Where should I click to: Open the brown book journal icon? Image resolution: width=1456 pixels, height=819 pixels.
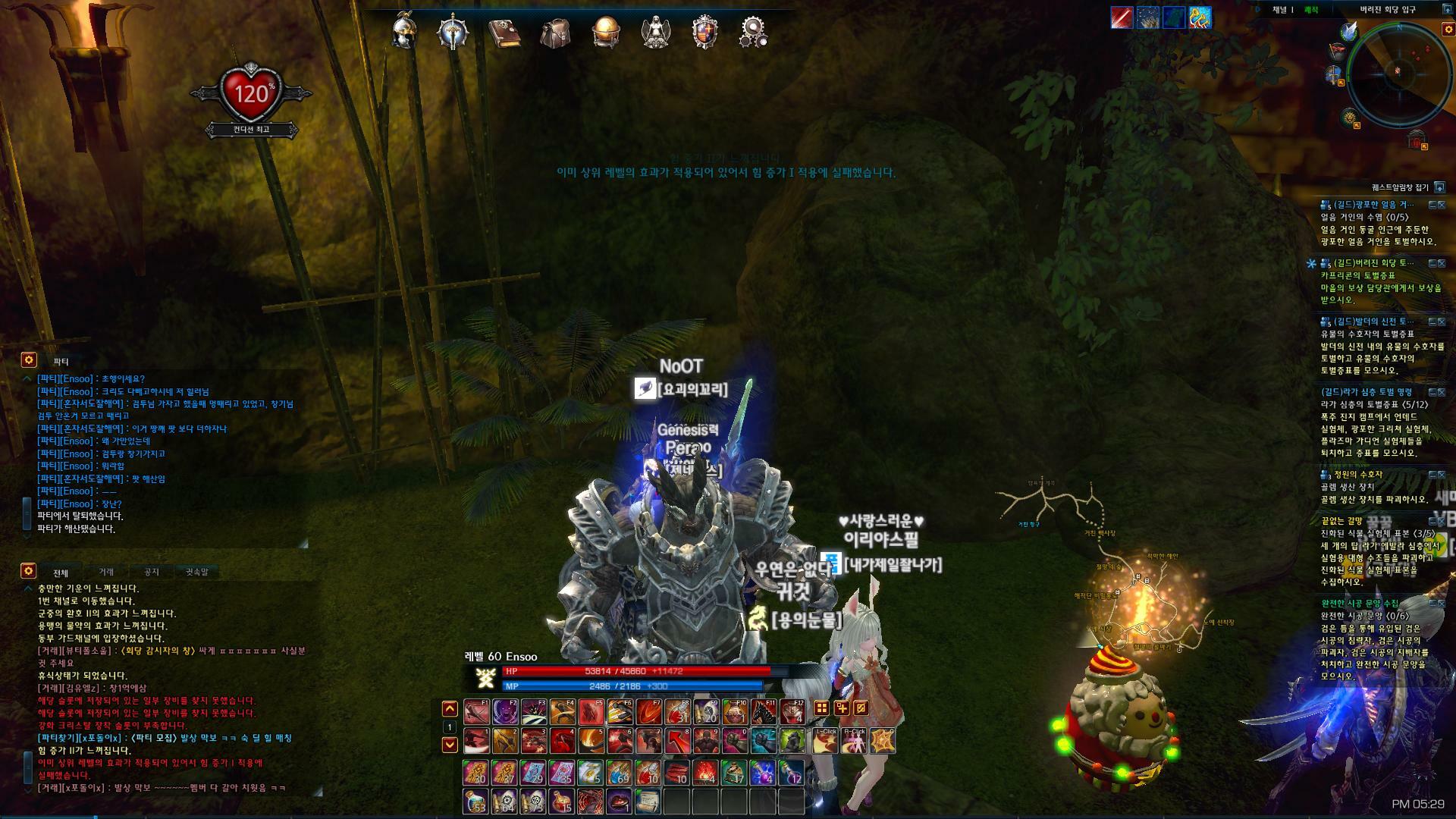[504, 33]
